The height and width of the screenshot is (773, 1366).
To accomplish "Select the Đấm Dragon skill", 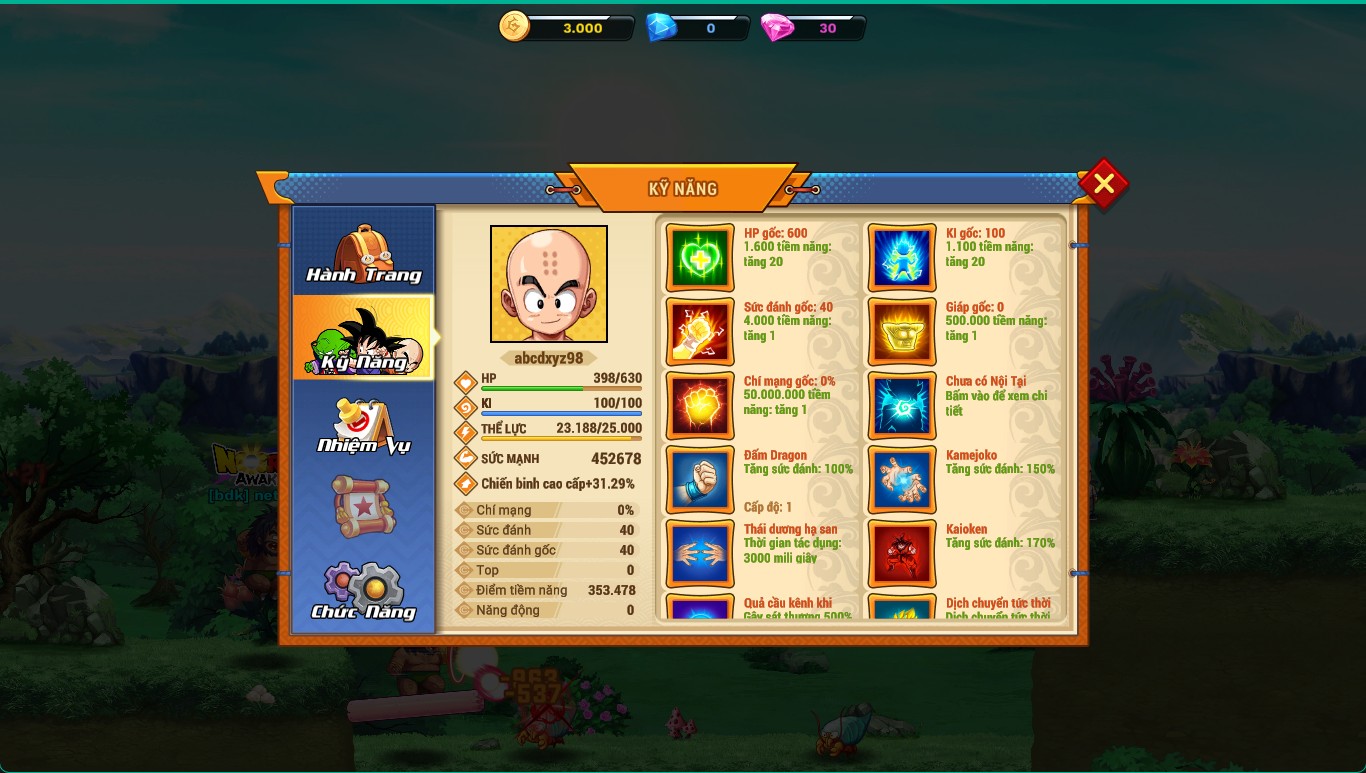I will (x=700, y=480).
